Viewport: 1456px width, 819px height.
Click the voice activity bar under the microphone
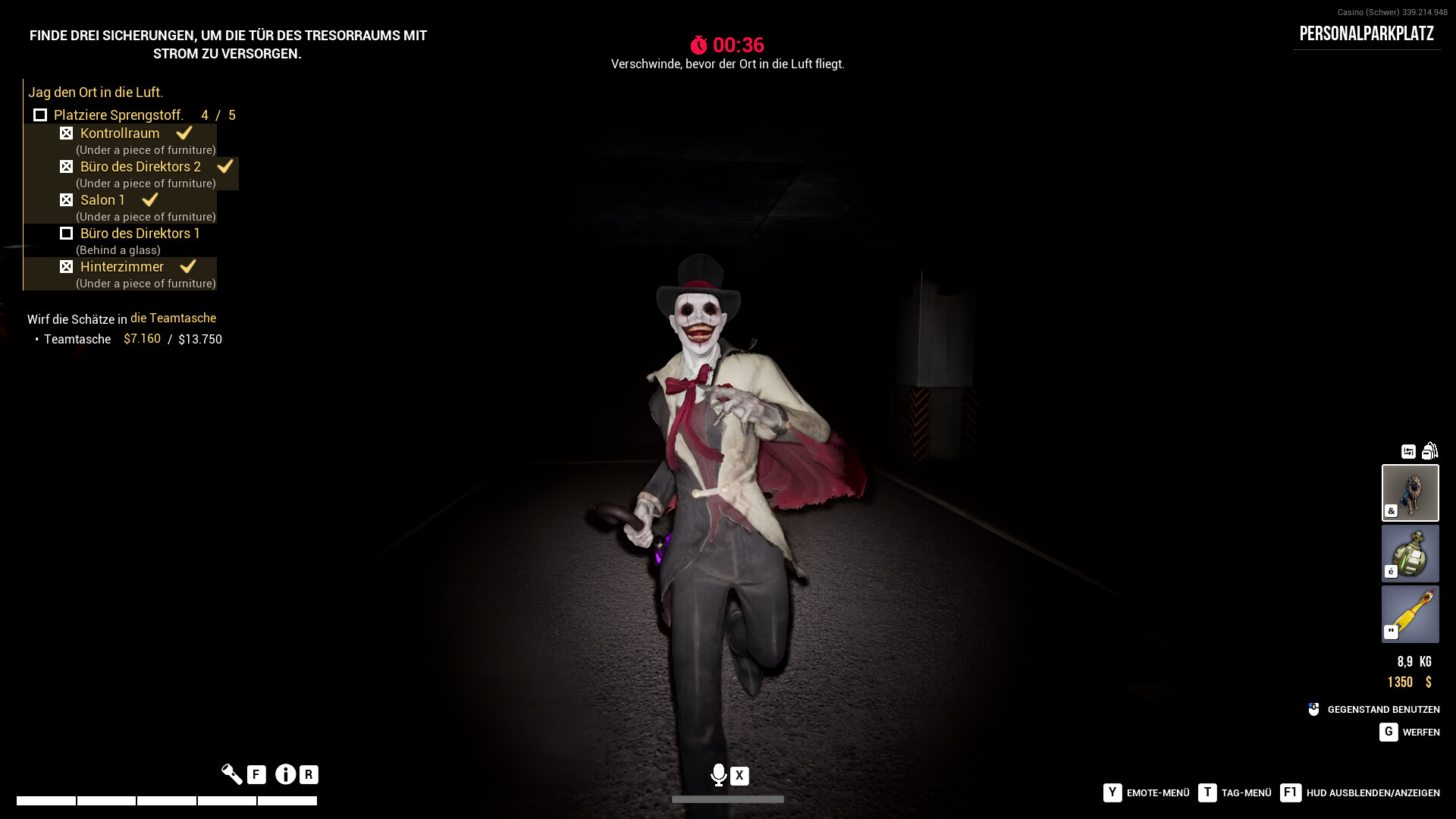728,799
